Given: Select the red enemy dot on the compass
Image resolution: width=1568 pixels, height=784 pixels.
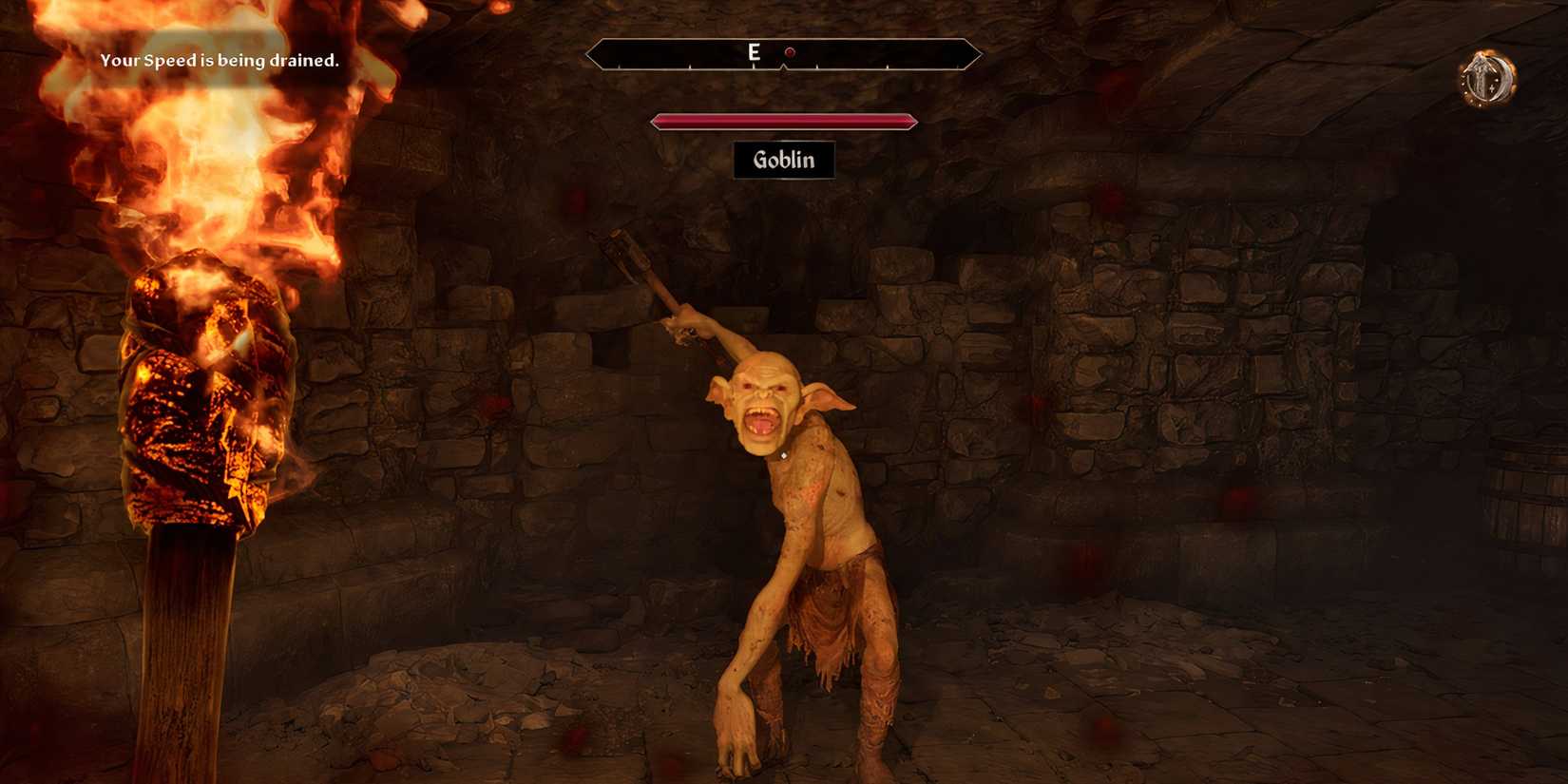Looking at the screenshot, I should (x=790, y=52).
